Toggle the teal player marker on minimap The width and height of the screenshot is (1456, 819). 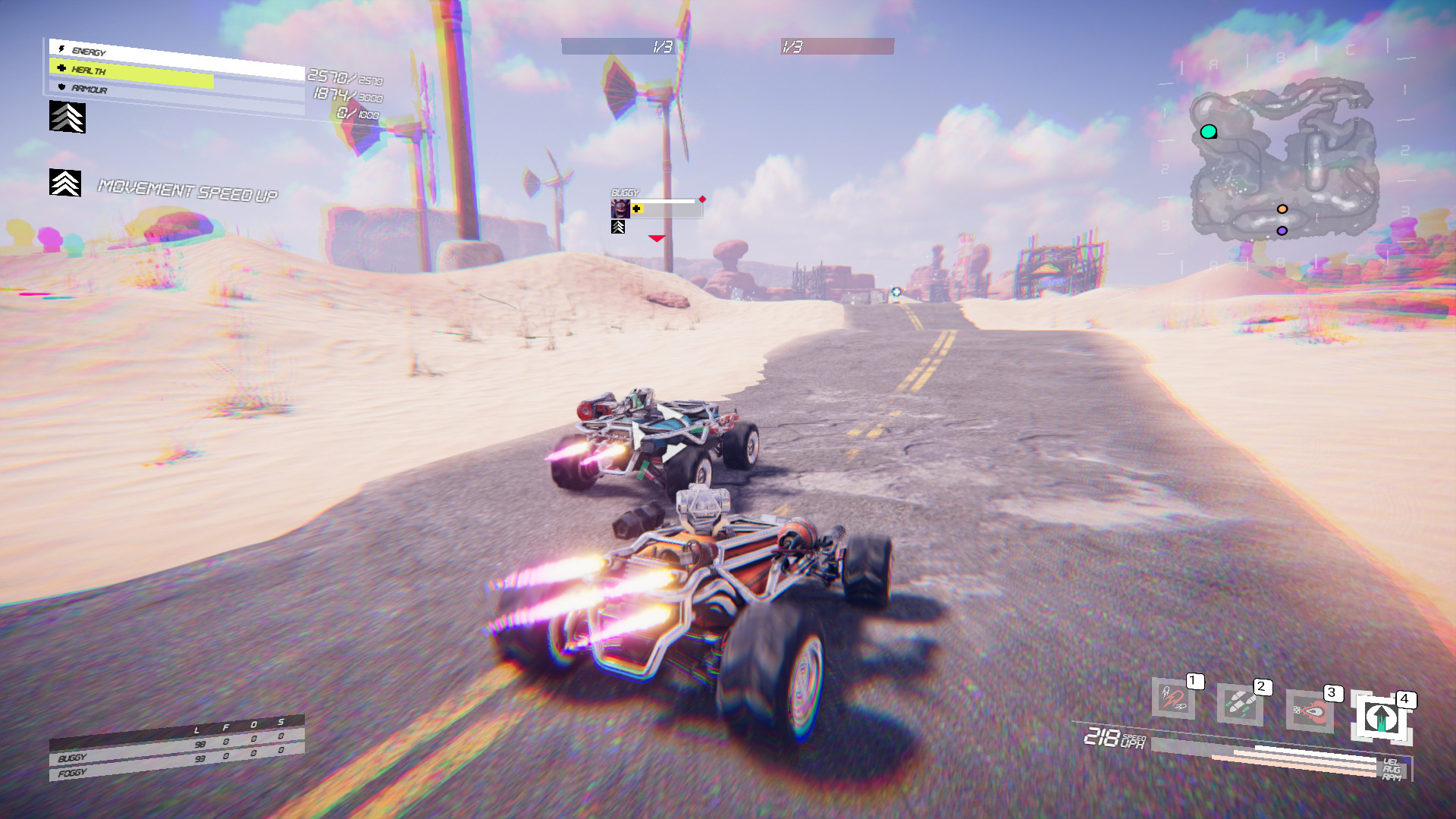pos(1210,131)
